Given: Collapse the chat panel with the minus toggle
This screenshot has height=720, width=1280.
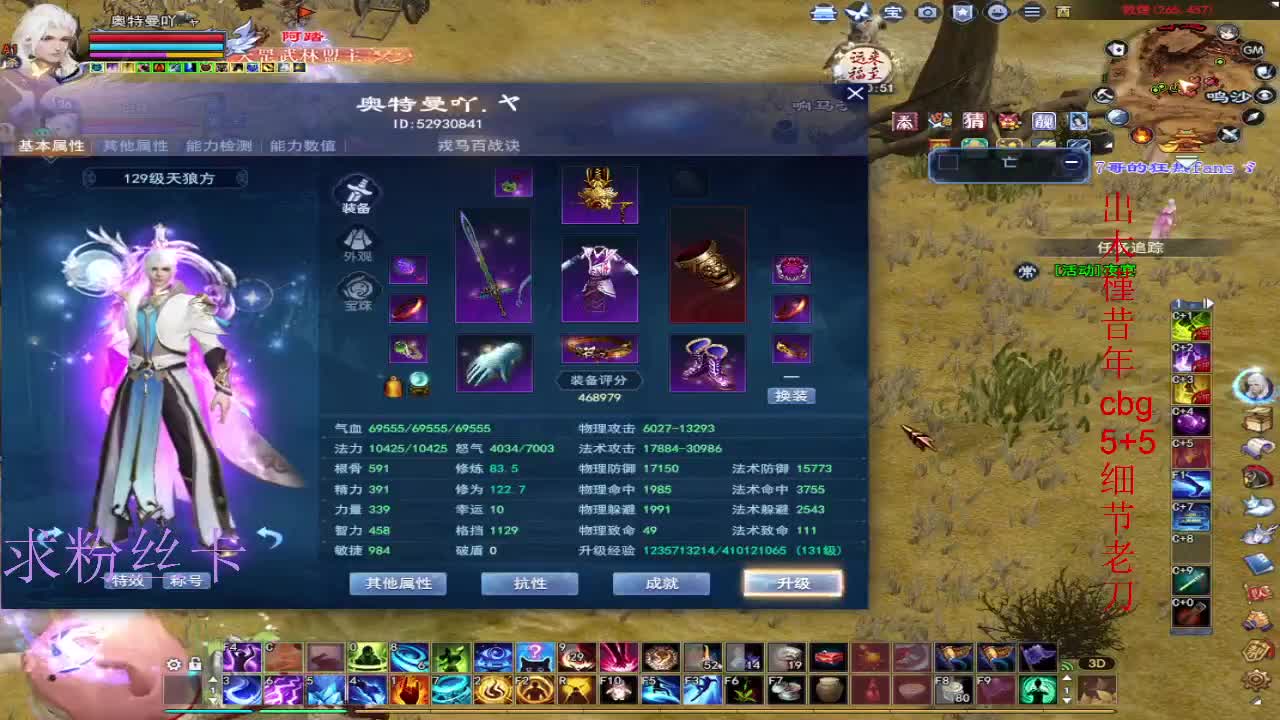Looking at the screenshot, I should 1073,160.
